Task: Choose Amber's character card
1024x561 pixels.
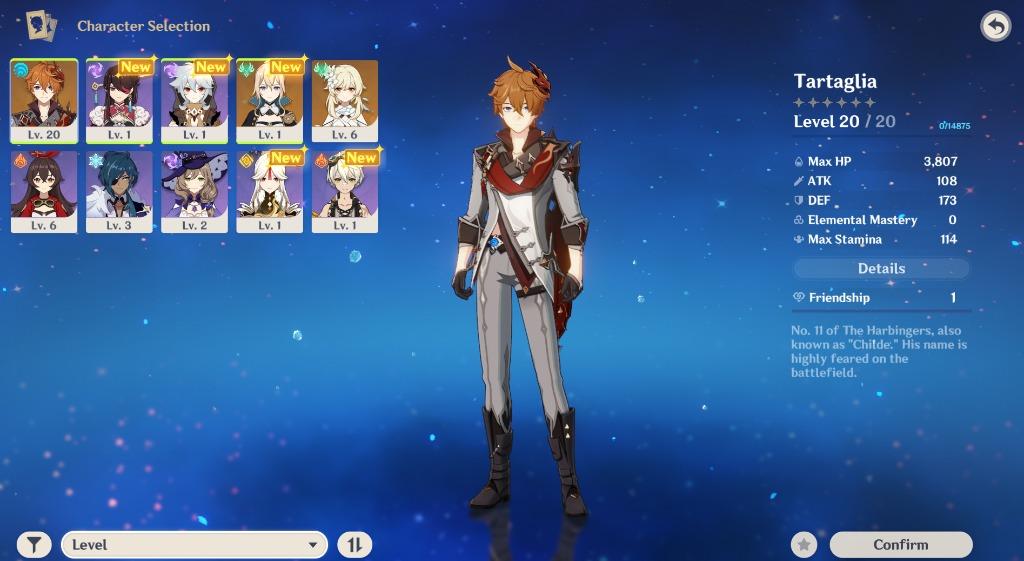Action: click(x=44, y=191)
